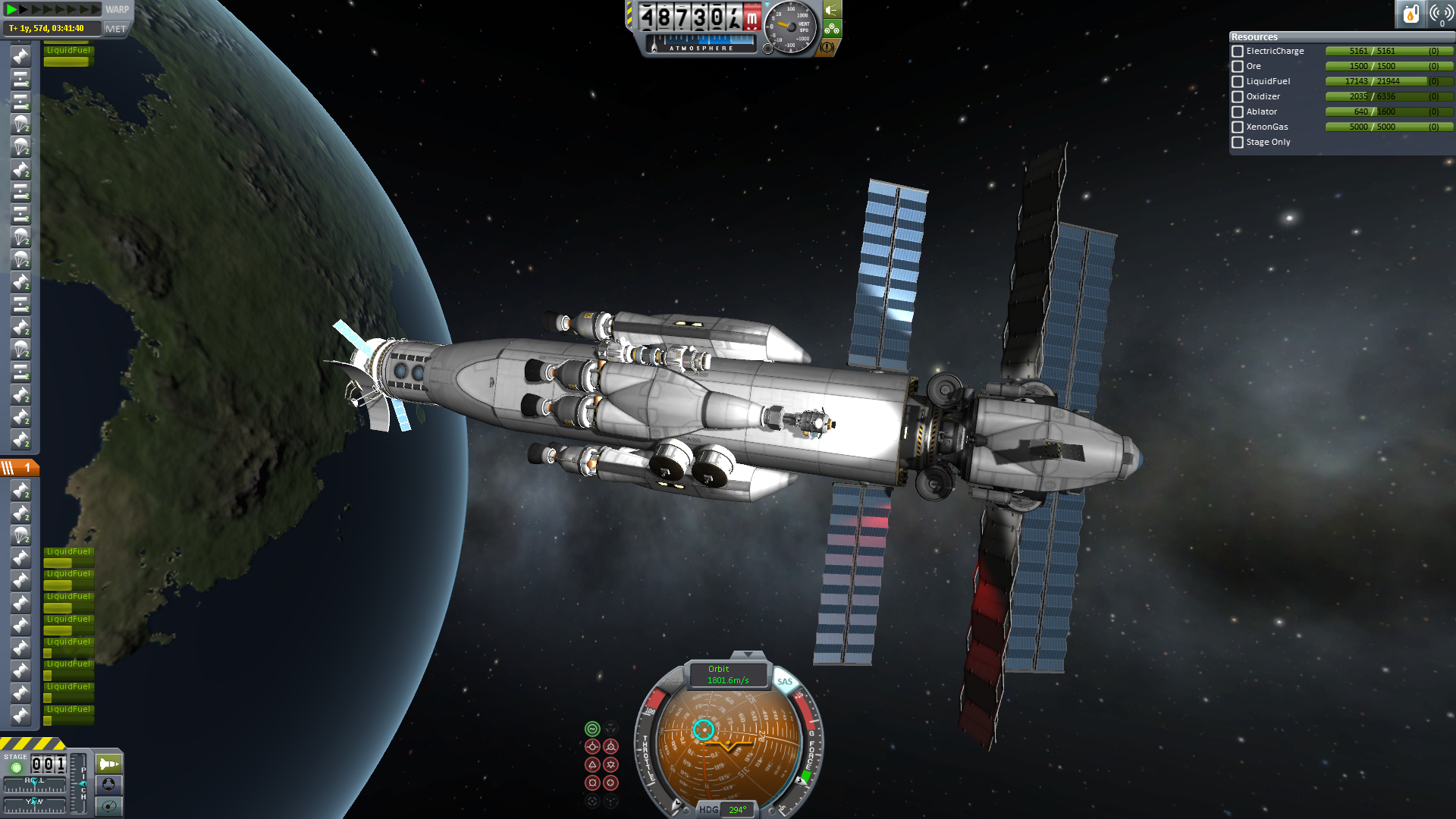Switch to docking mode button
This screenshot has width=1456, height=819.
pyautogui.click(x=109, y=784)
